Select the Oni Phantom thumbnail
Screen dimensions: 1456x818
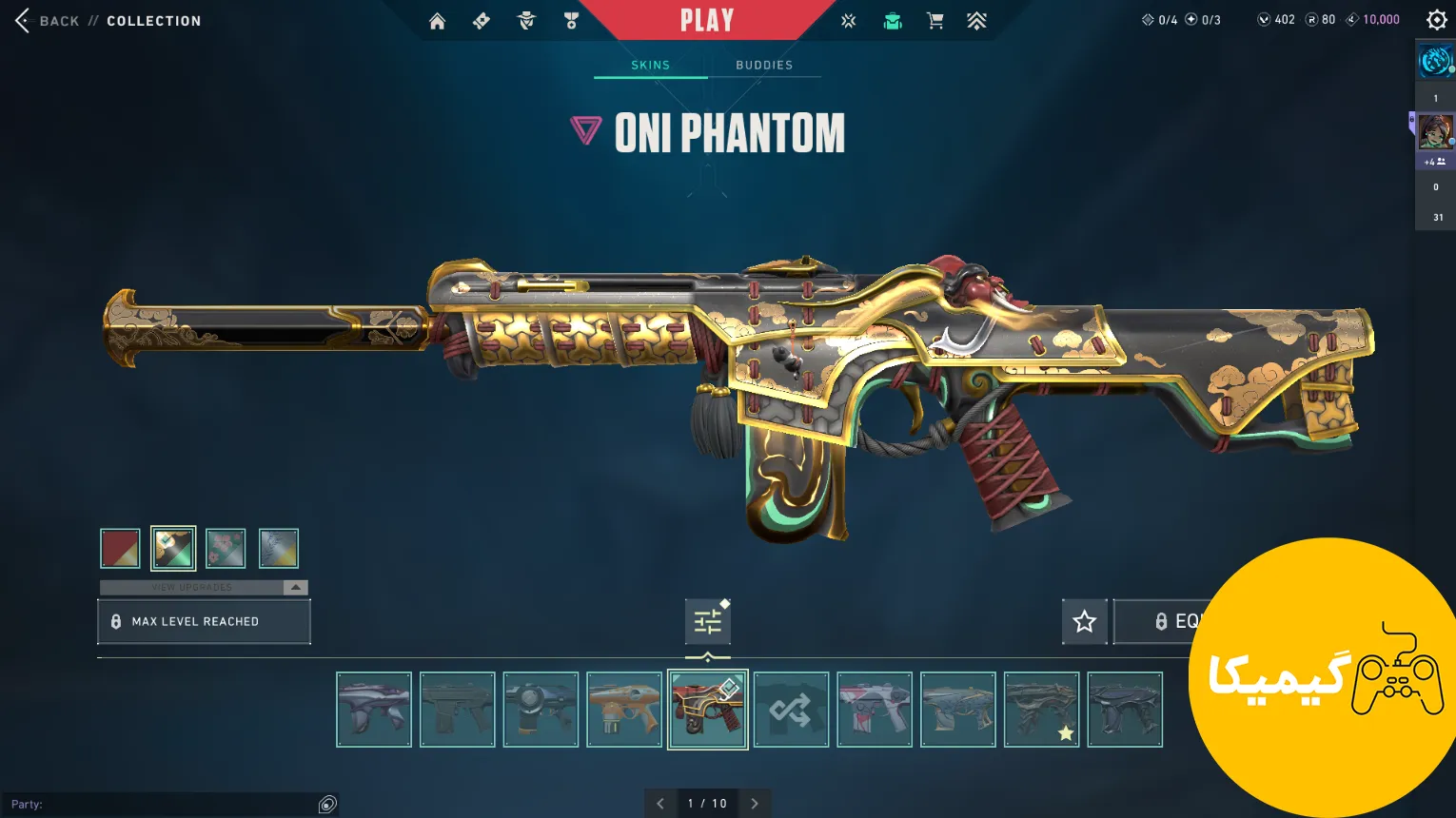[707, 710]
